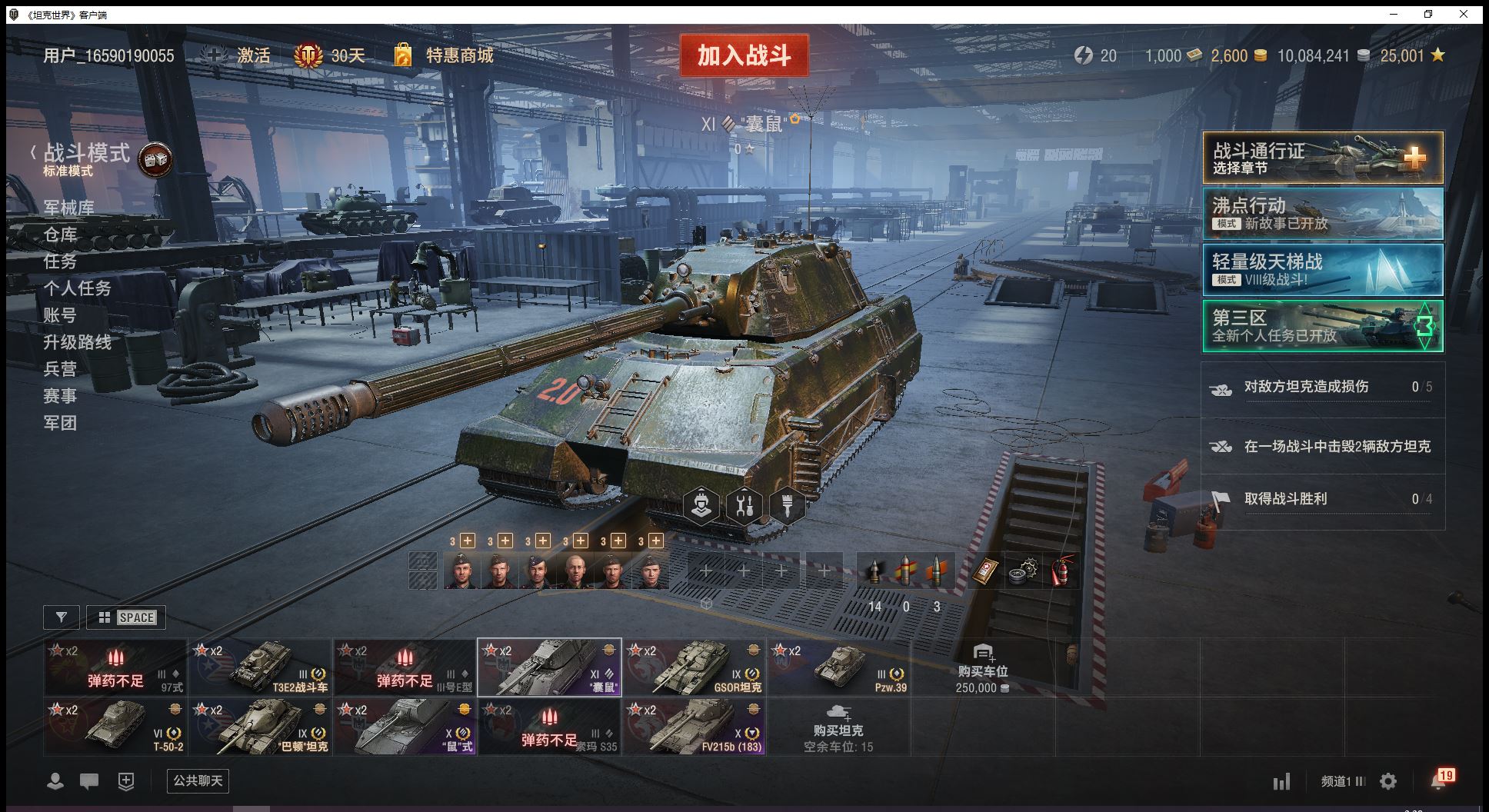Open settings via the gear icon
This screenshot has height=812, width=1489.
point(1388,782)
